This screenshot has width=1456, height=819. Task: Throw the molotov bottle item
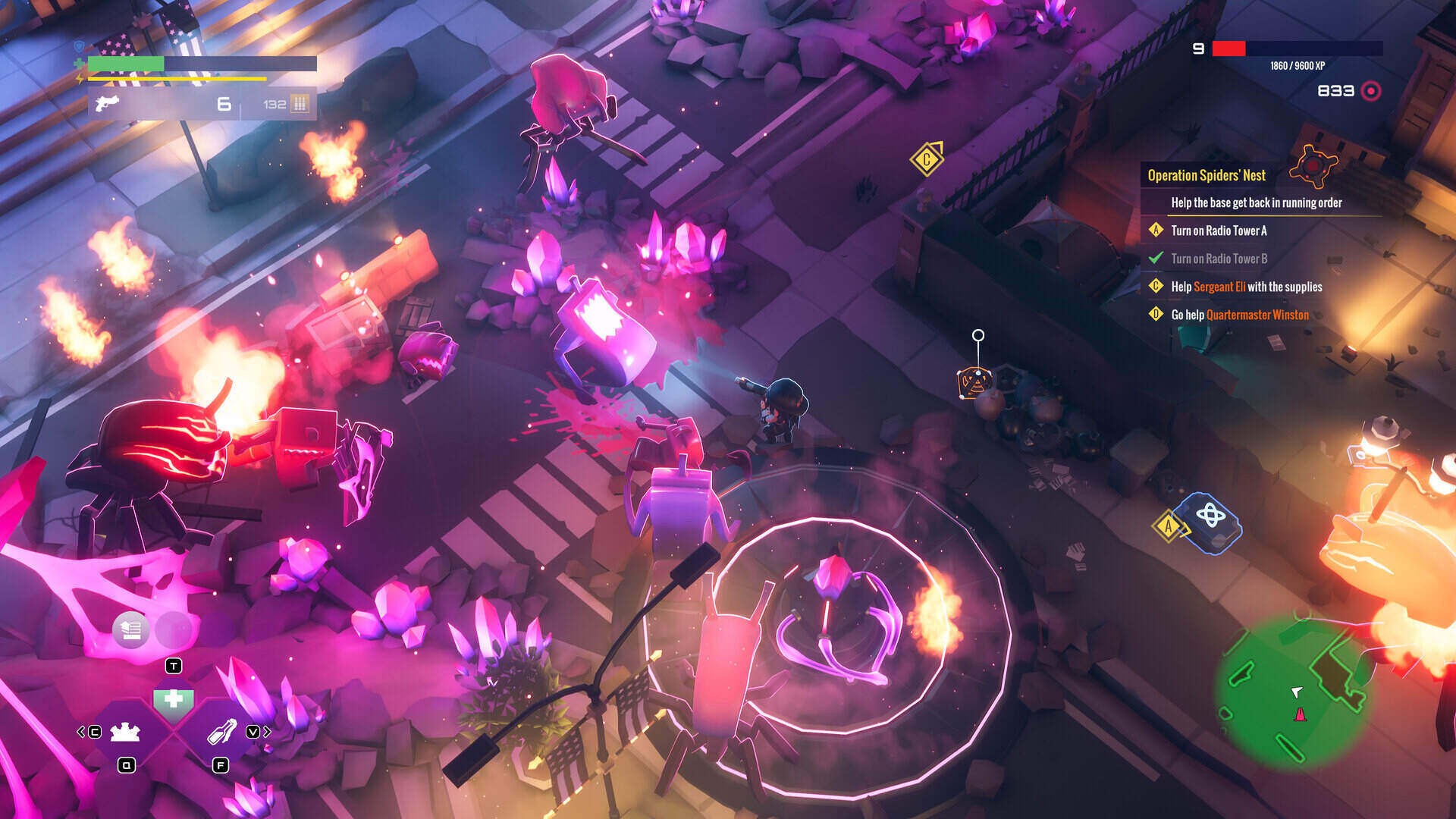(x=221, y=732)
